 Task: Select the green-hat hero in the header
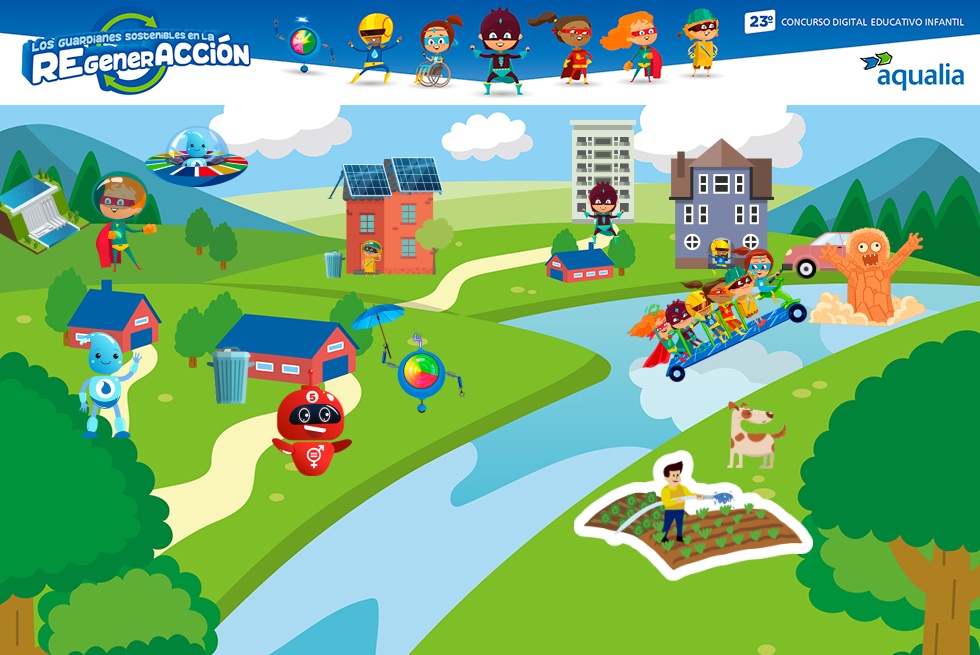point(701,43)
